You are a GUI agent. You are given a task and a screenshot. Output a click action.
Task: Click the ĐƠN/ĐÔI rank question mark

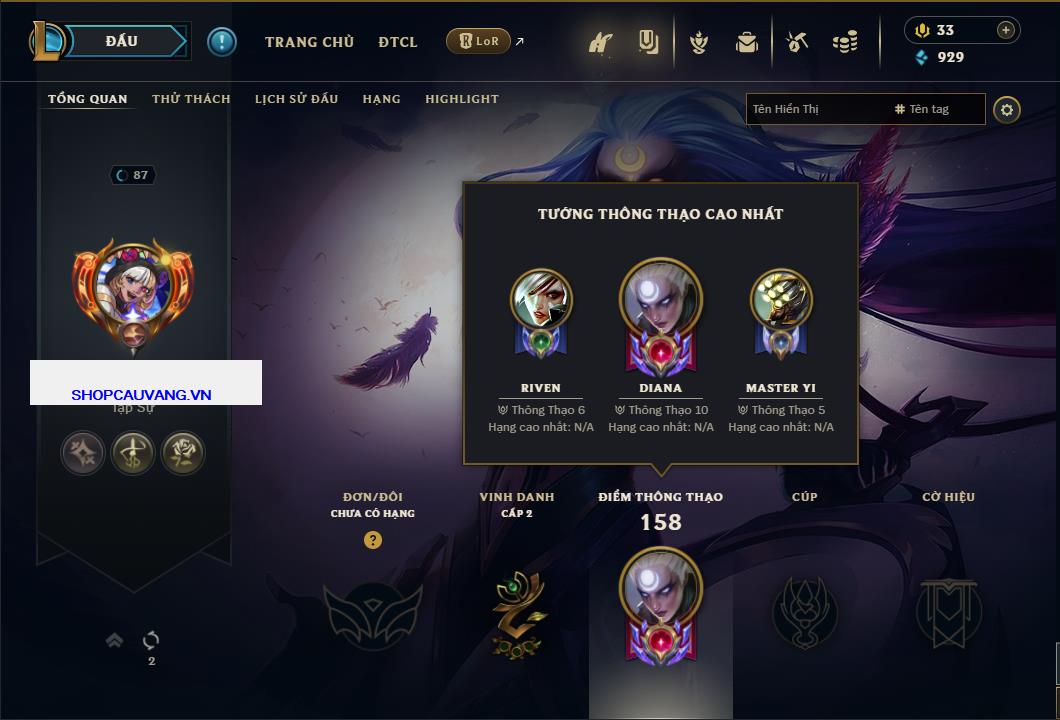[x=373, y=541]
